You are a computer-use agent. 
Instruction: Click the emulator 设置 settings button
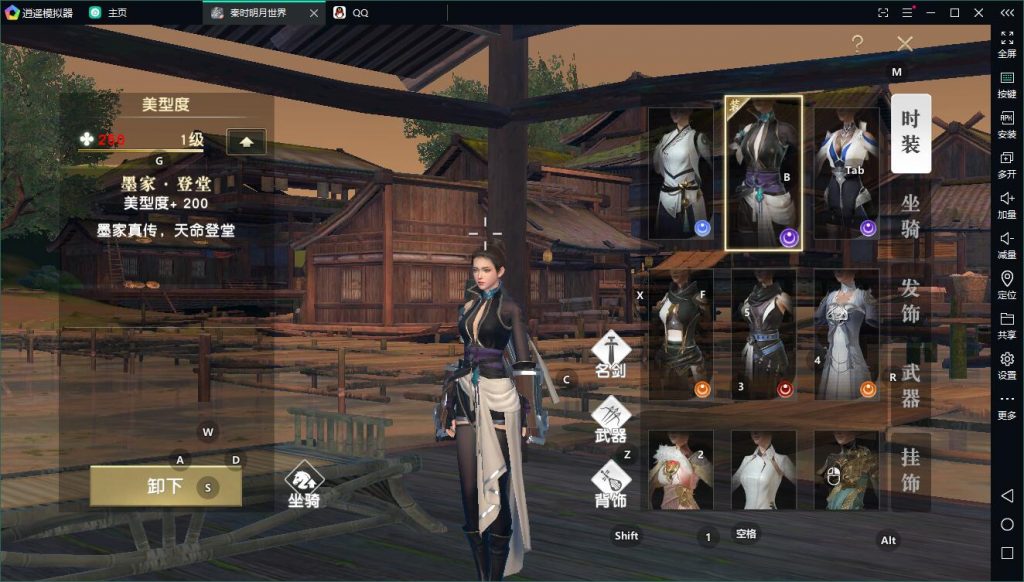pos(1007,364)
